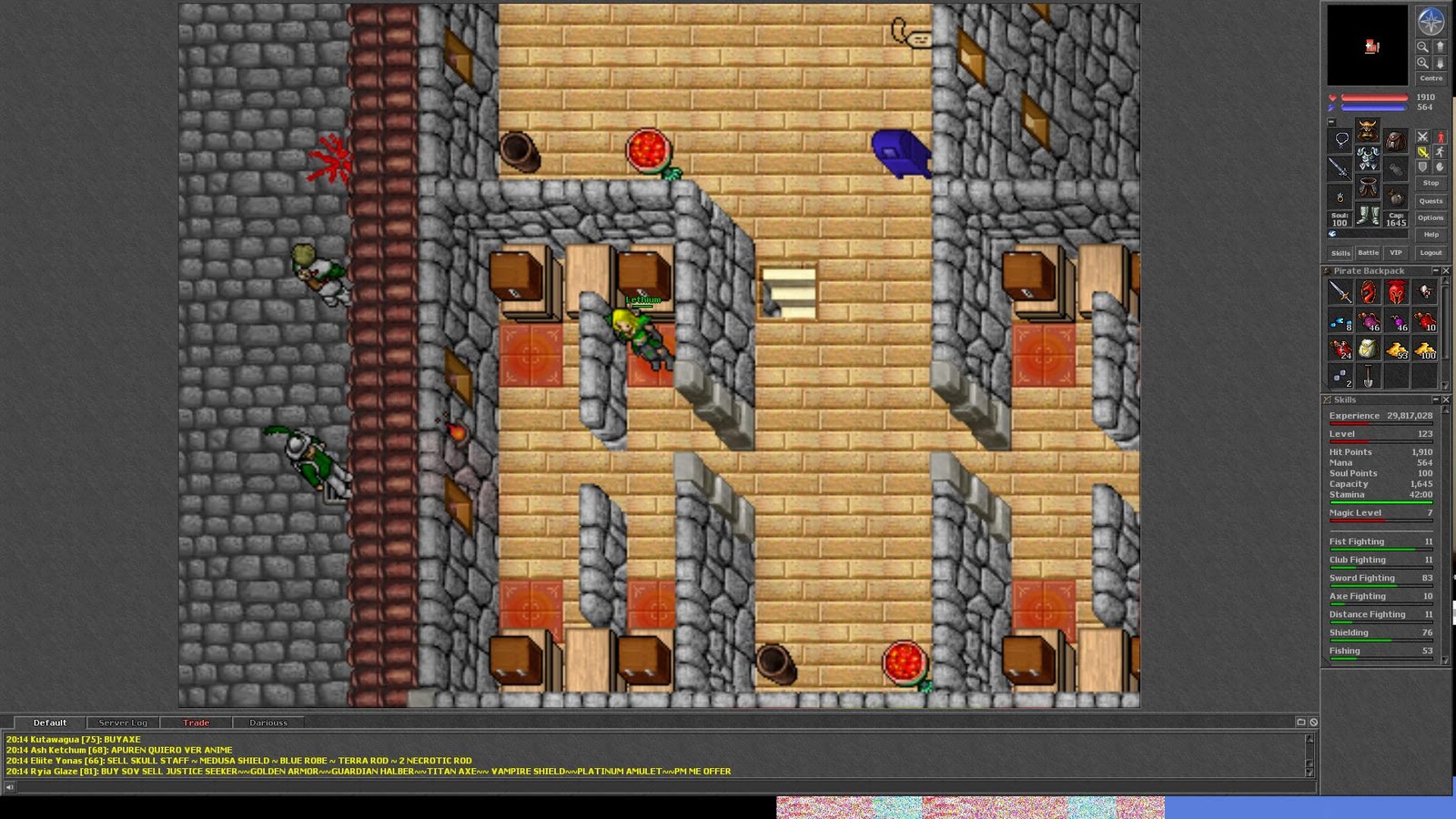Toggle secure mode with the hand icon
Screen dimensions: 1456x819
[x=1440, y=165]
